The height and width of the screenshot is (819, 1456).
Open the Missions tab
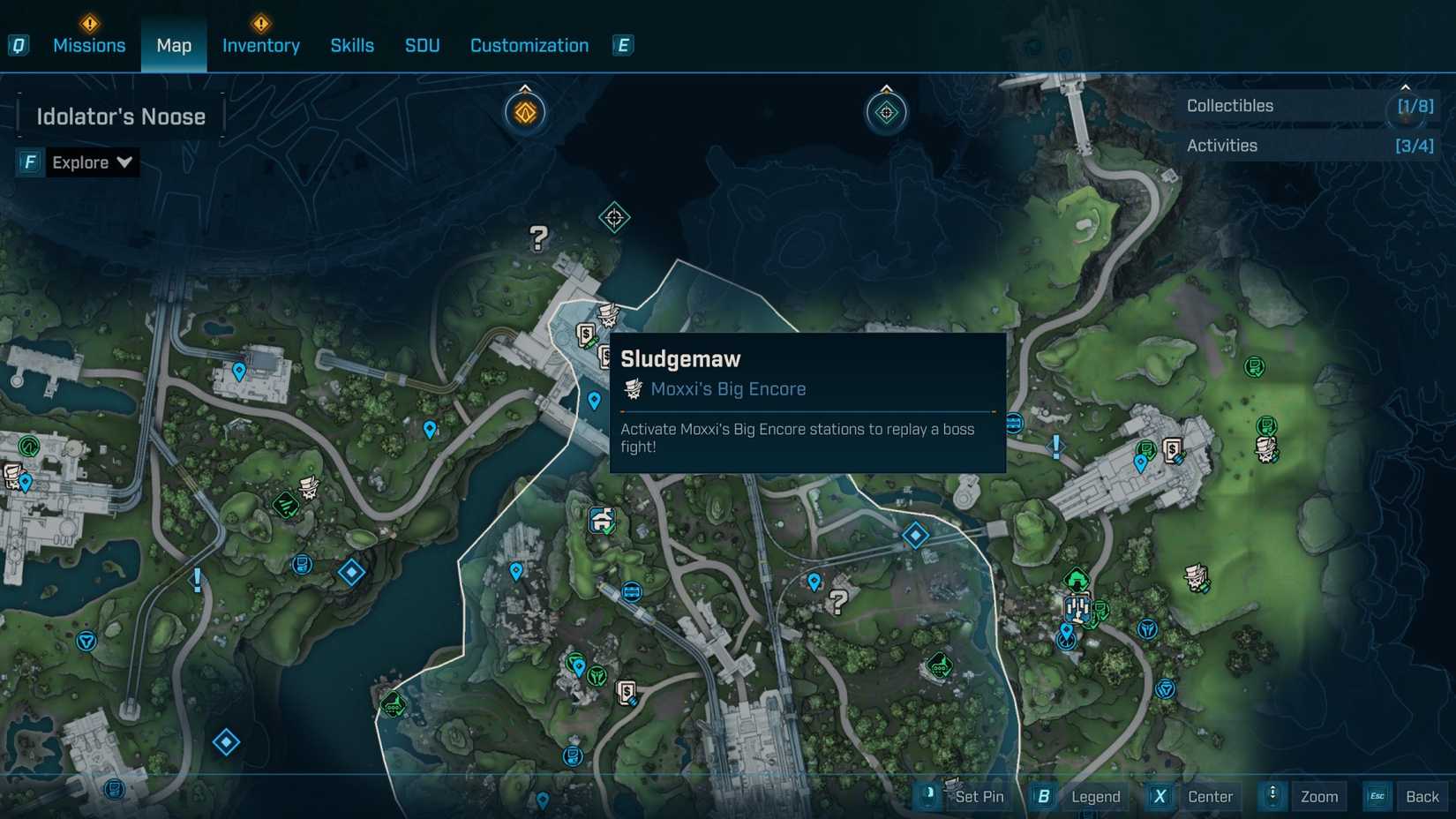coord(89,45)
